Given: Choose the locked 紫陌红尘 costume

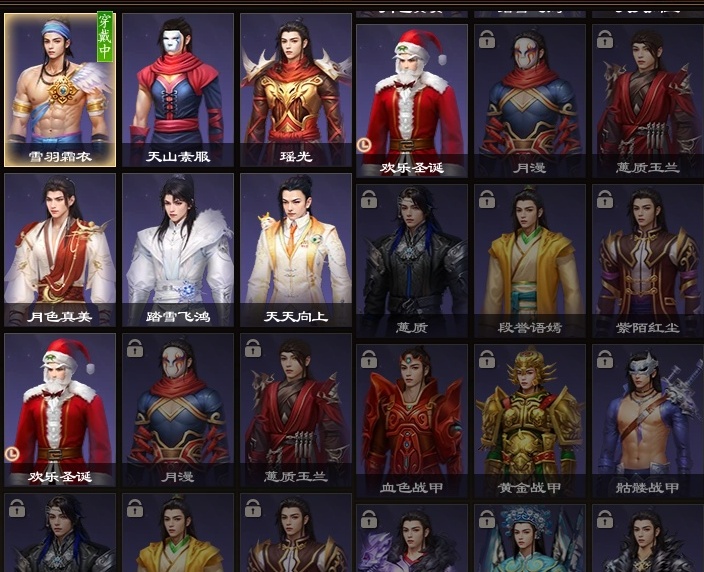Looking at the screenshot, I should tap(647, 260).
